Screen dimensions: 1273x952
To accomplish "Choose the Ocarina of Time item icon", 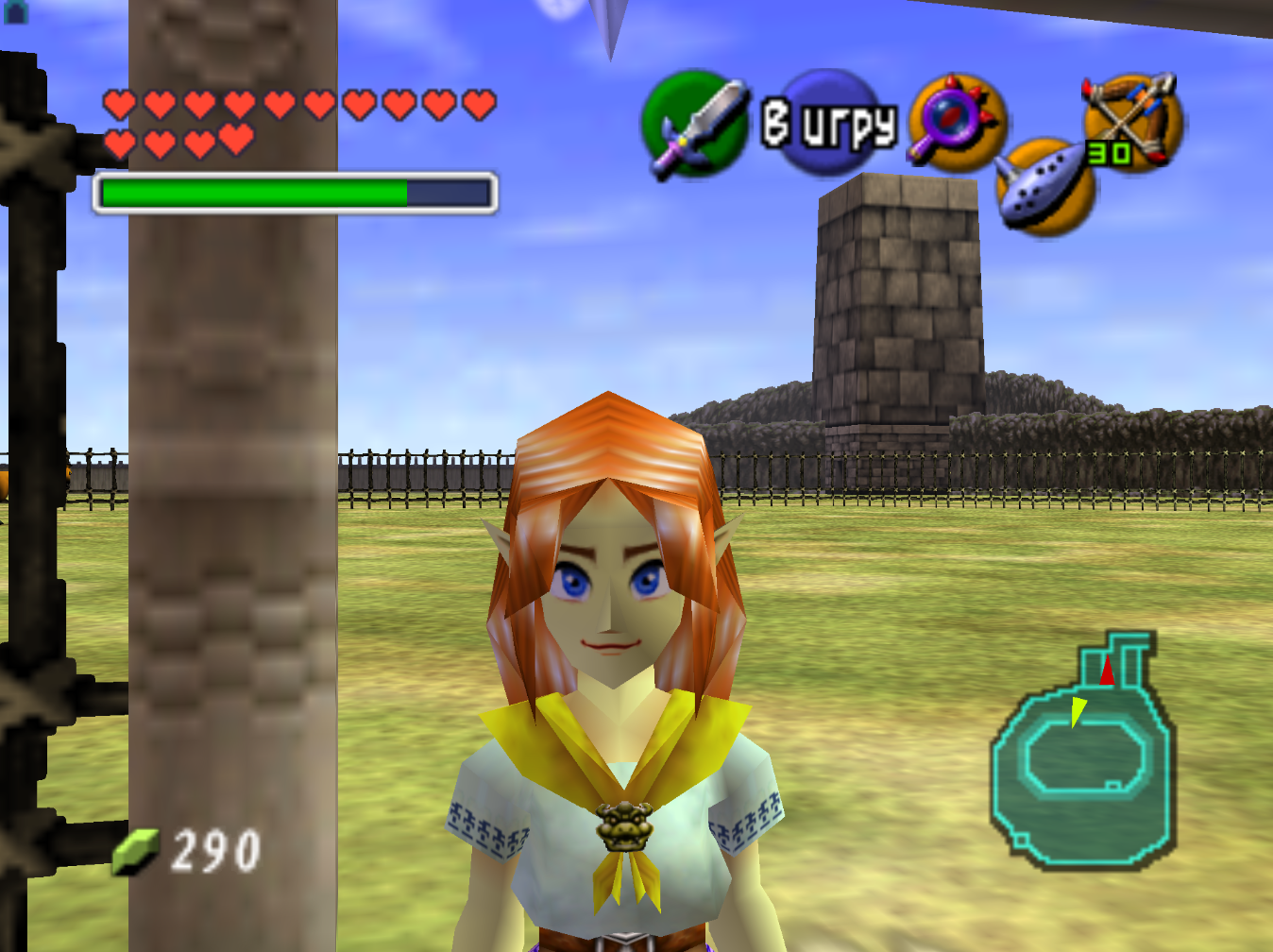I will click(x=1044, y=187).
